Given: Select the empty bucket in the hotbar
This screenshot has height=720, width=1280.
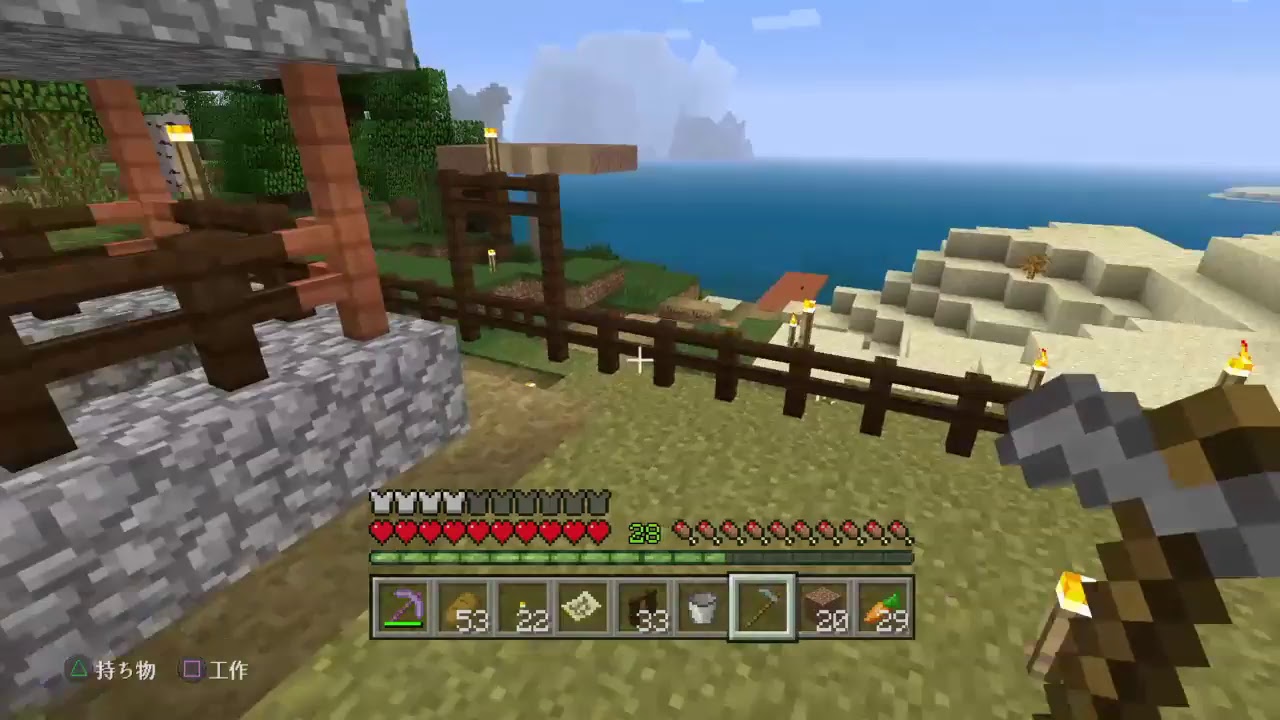Looking at the screenshot, I should point(700,608).
